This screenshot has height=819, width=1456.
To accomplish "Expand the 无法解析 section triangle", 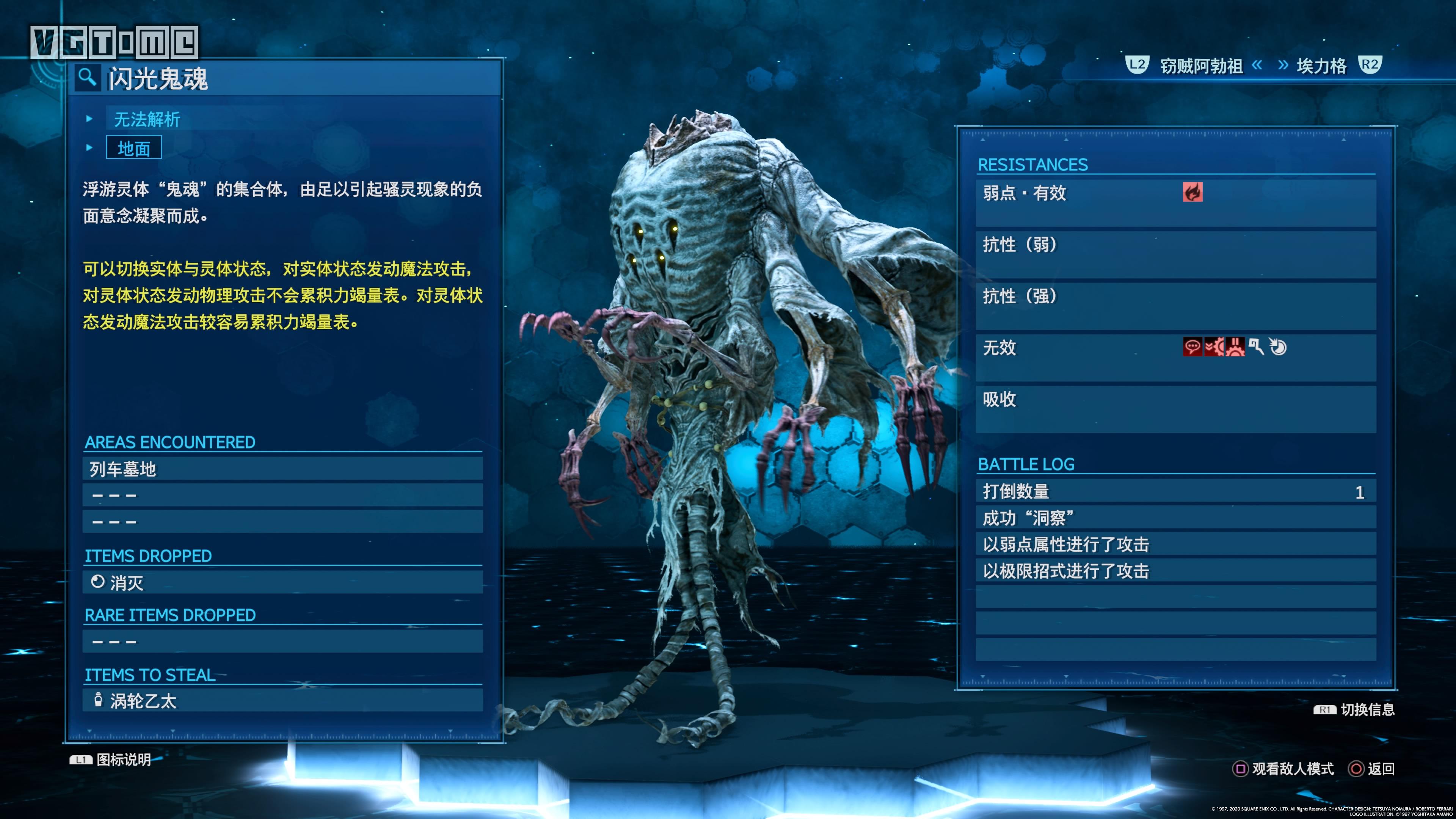I will coord(89,119).
